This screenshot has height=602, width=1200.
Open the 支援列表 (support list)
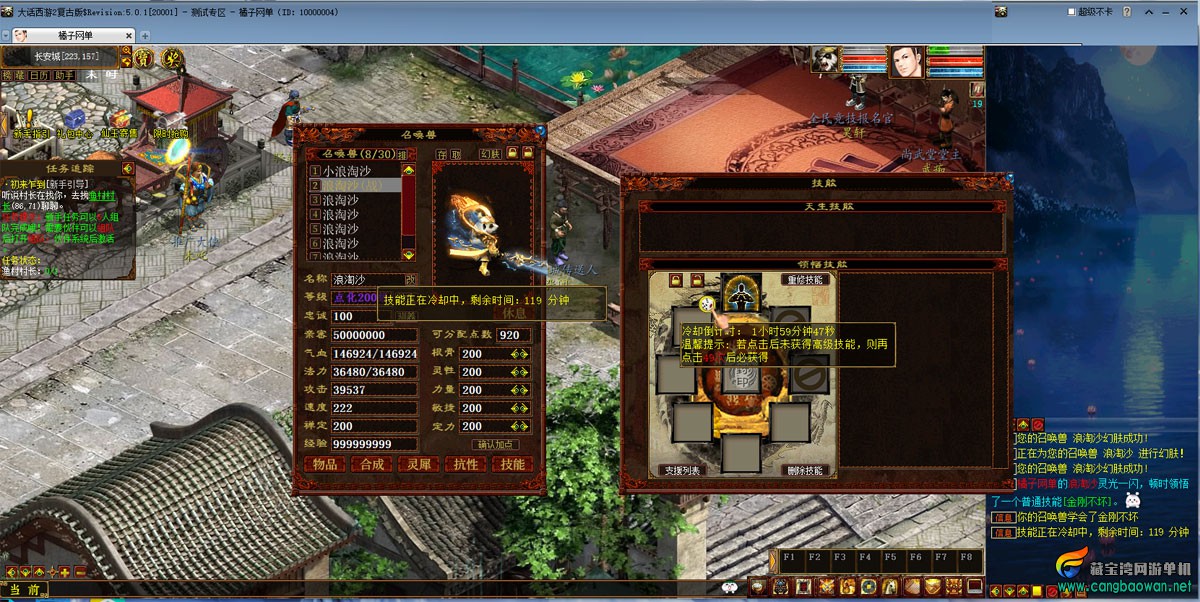coord(682,470)
